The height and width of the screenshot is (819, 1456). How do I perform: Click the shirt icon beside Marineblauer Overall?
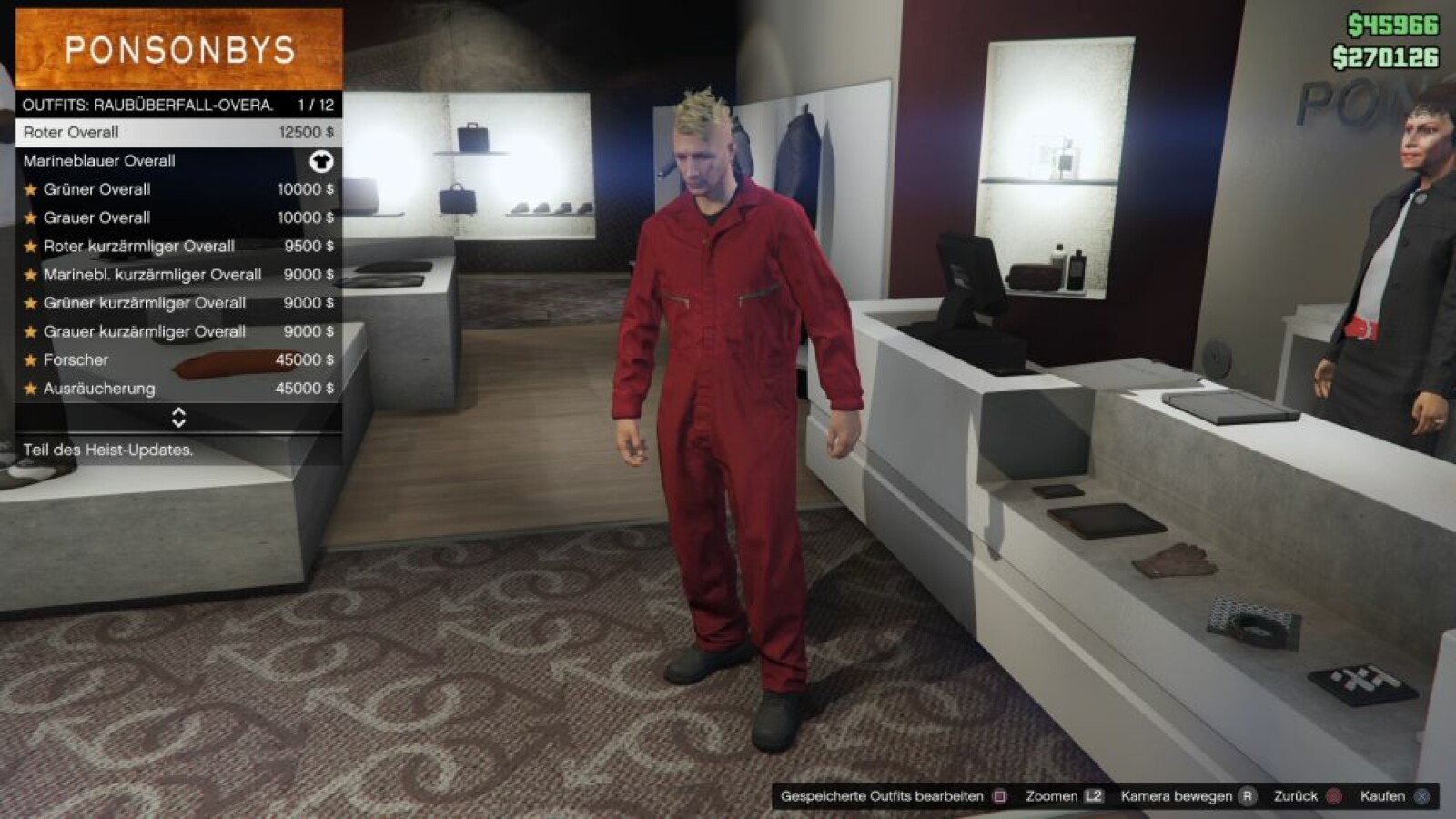(321, 161)
